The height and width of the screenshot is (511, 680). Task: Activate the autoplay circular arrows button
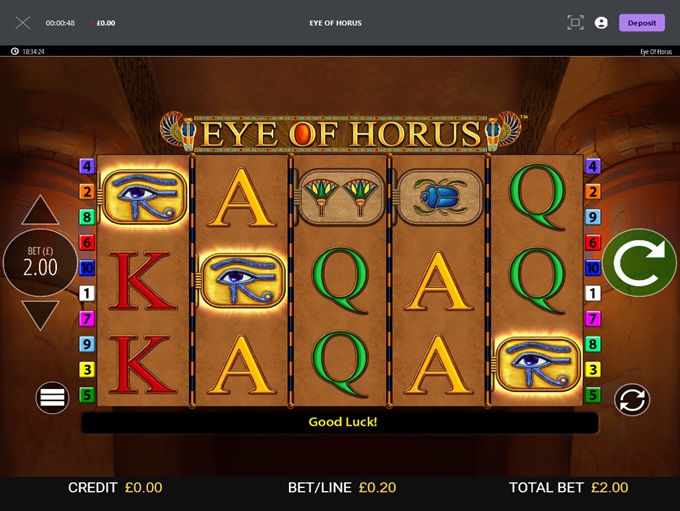[x=632, y=399]
